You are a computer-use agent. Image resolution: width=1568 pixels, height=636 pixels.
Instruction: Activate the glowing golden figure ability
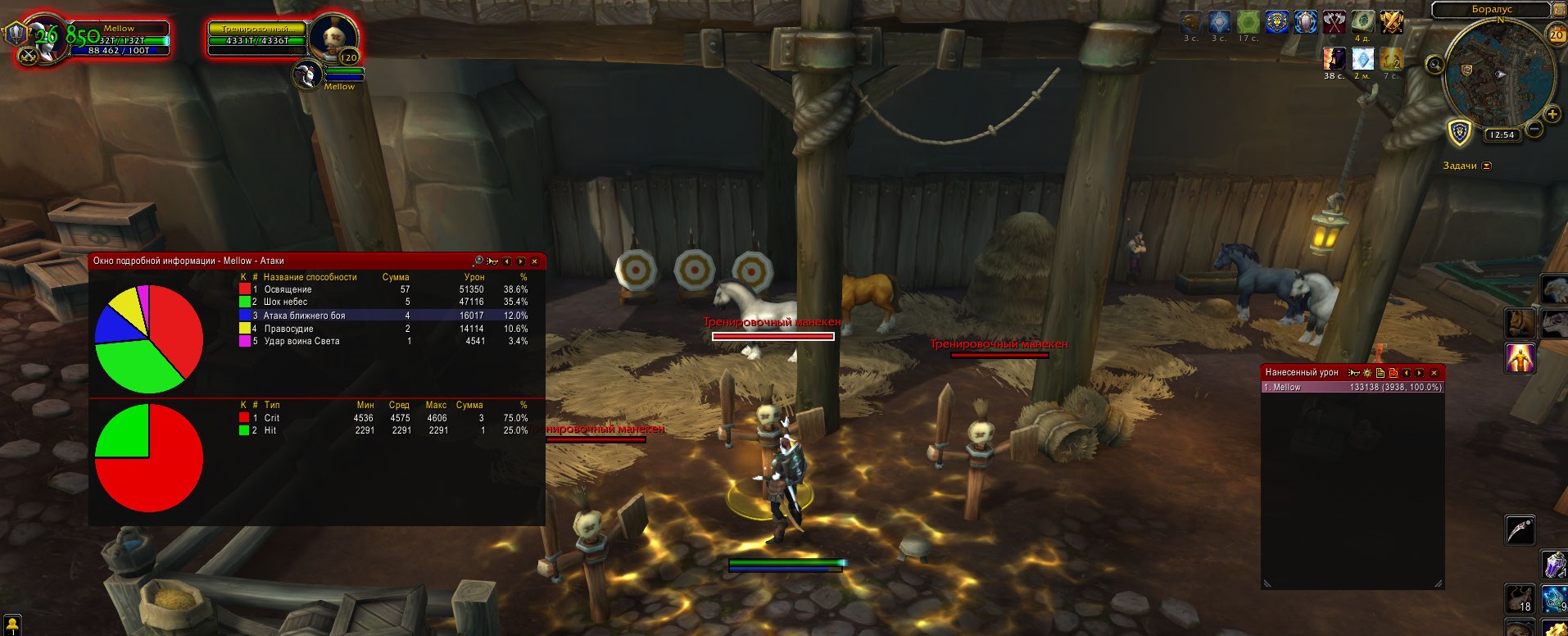tap(1520, 359)
